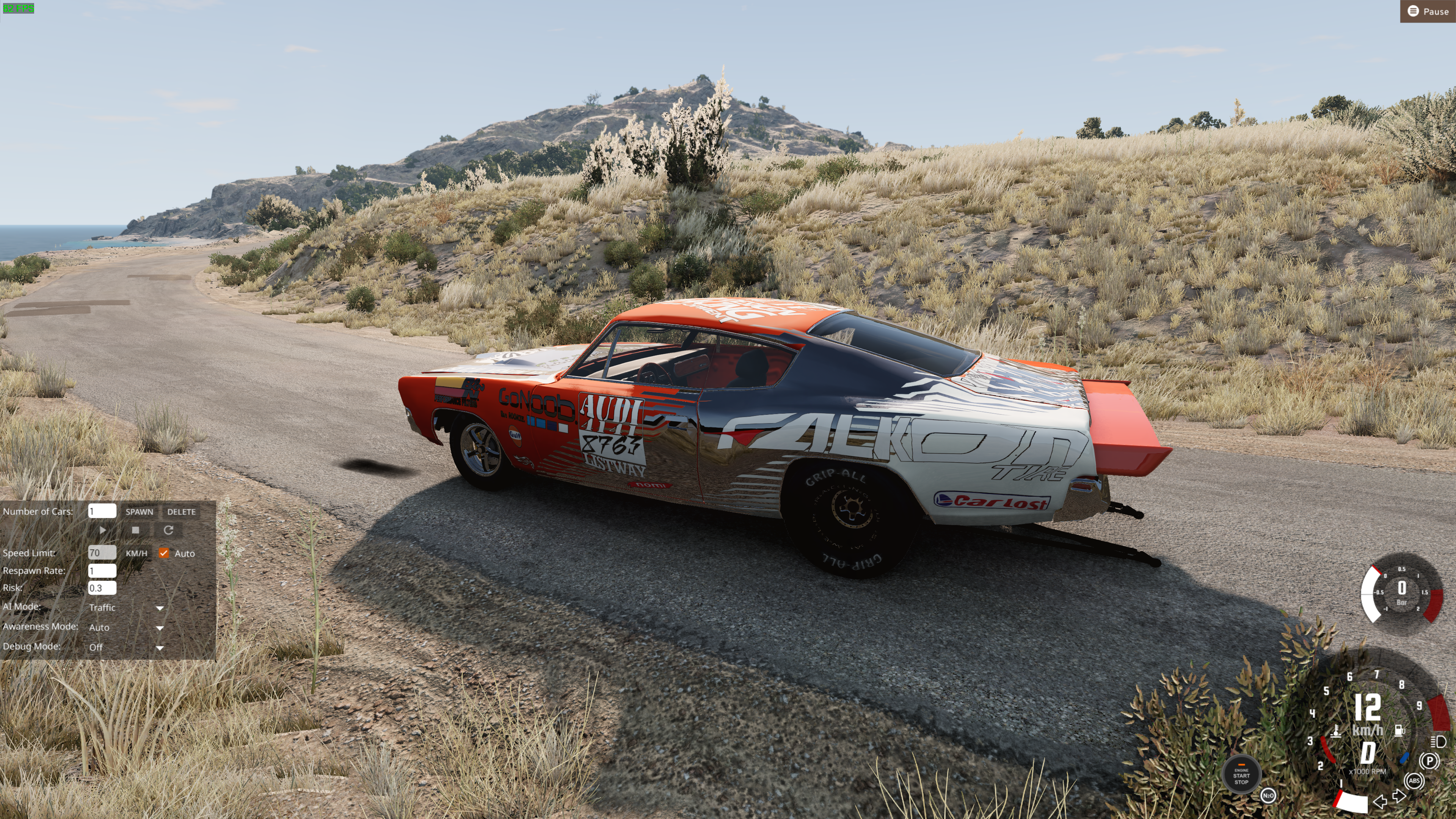Open the Debug Mode dropdown
Viewport: 1456px width, 819px height.
pos(126,647)
